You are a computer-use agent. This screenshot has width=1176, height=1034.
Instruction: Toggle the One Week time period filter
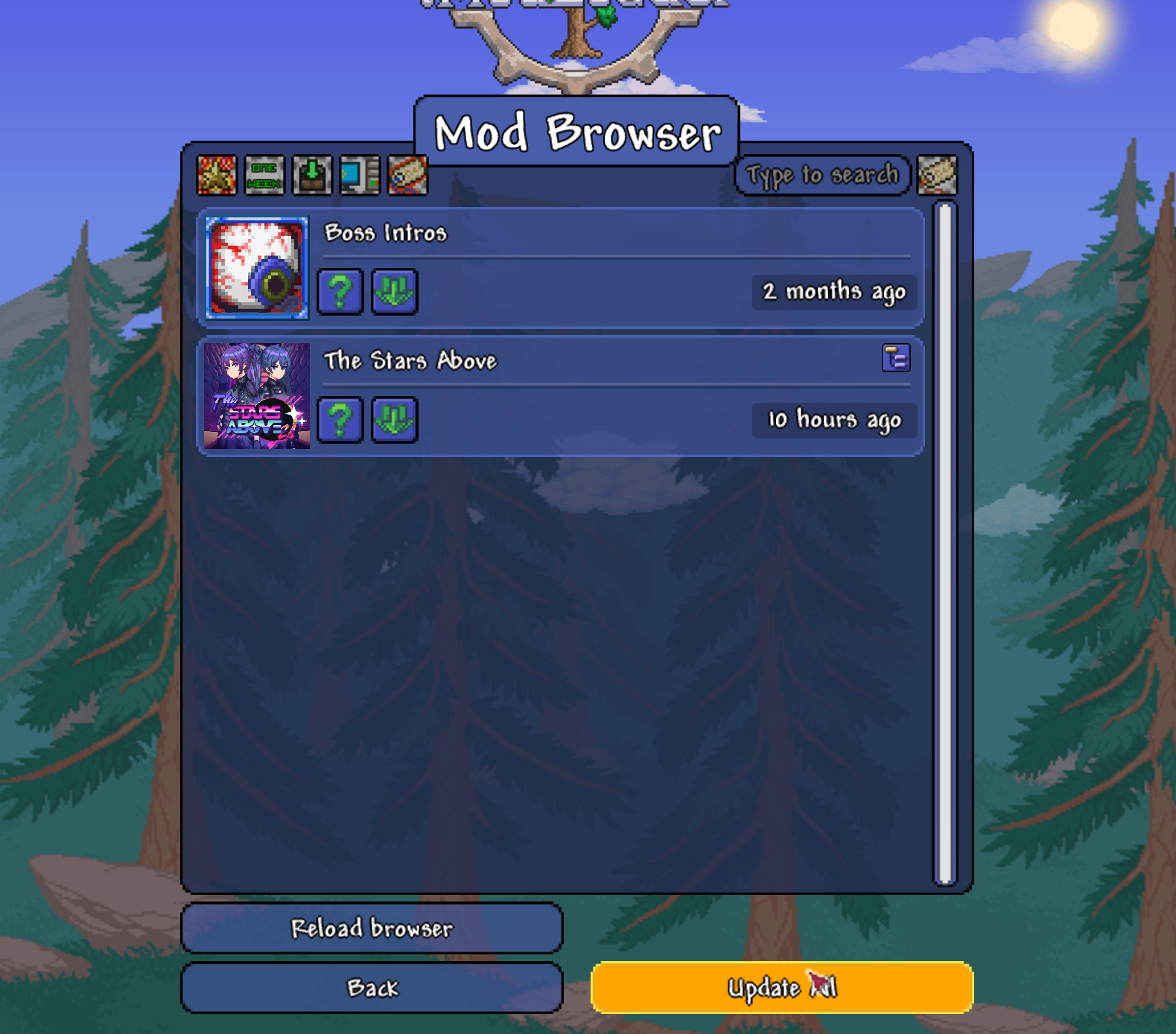click(264, 176)
